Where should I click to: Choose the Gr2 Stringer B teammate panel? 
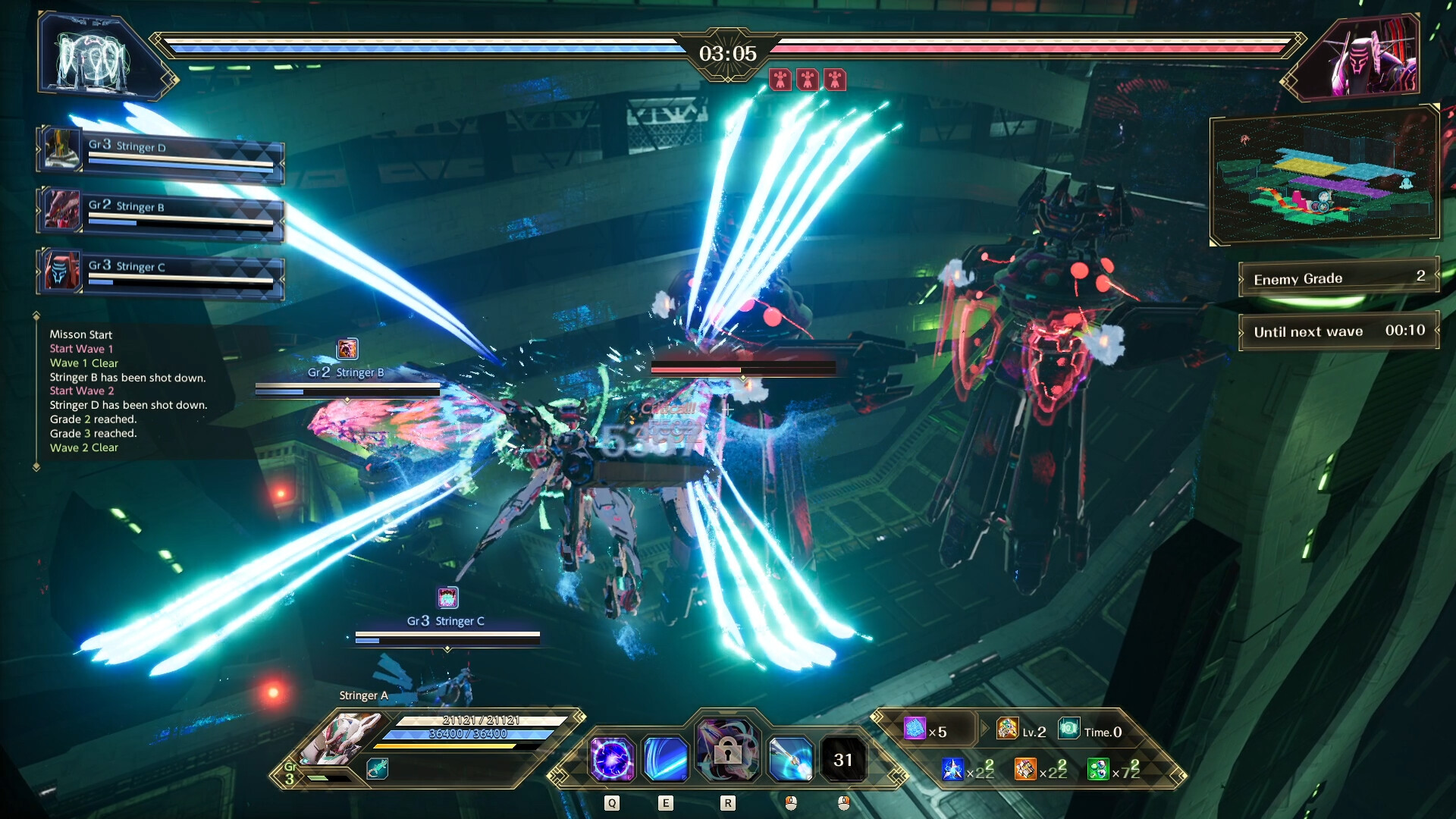[161, 211]
